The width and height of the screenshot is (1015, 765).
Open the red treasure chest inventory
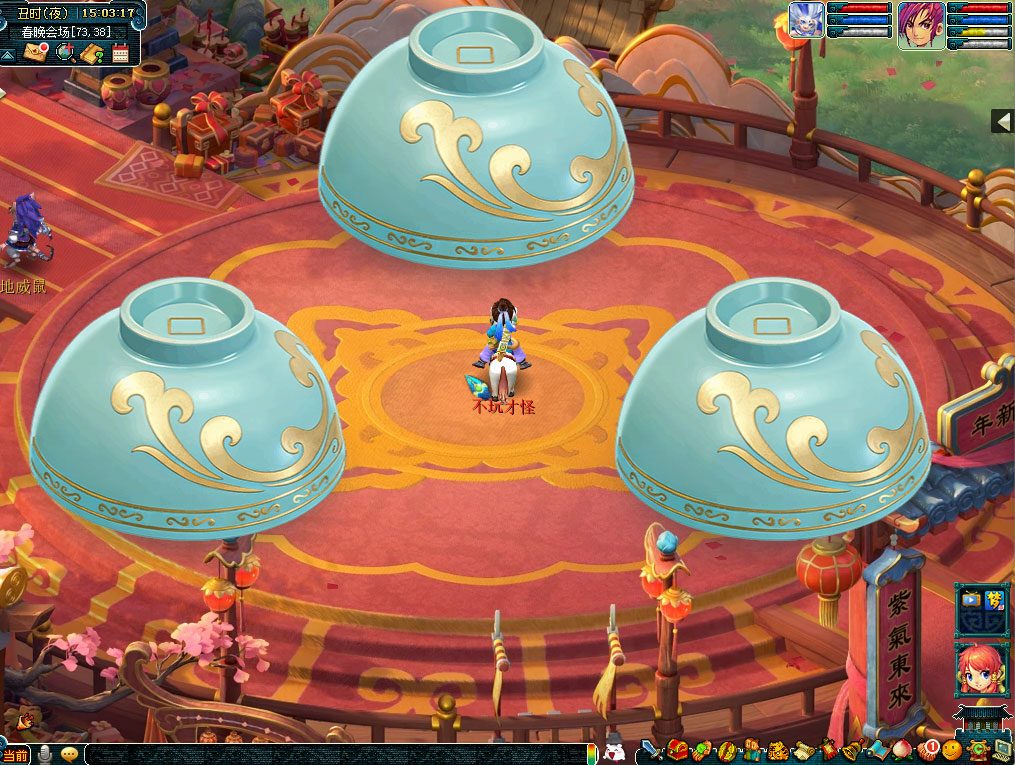[677, 749]
